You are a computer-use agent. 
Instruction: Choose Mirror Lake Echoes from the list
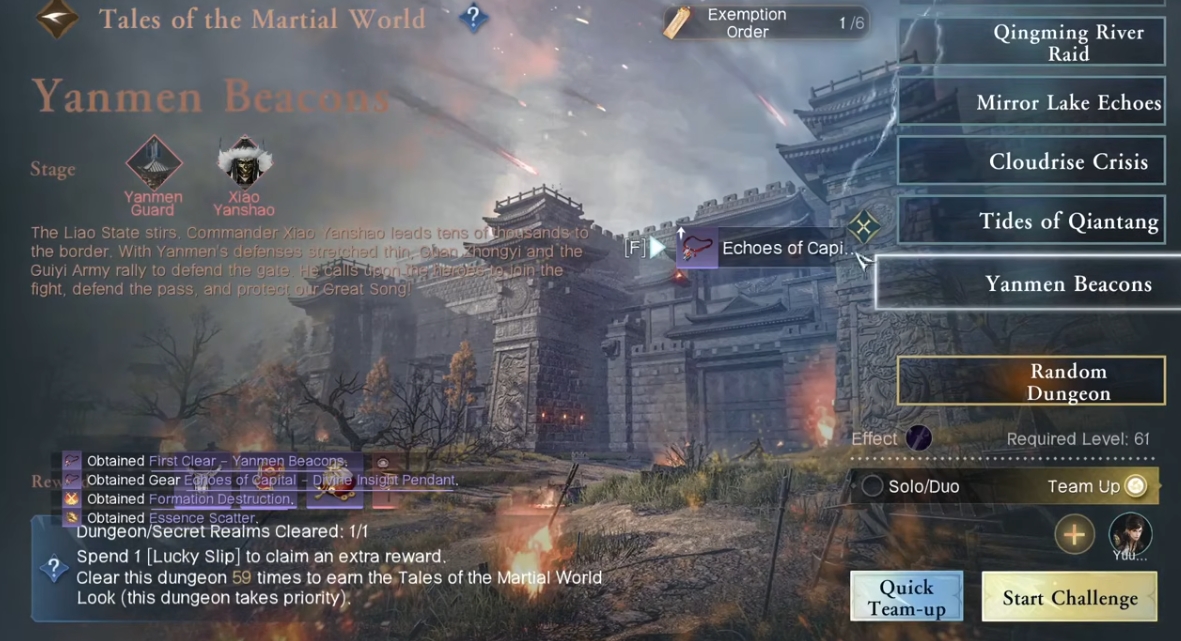(1031, 102)
